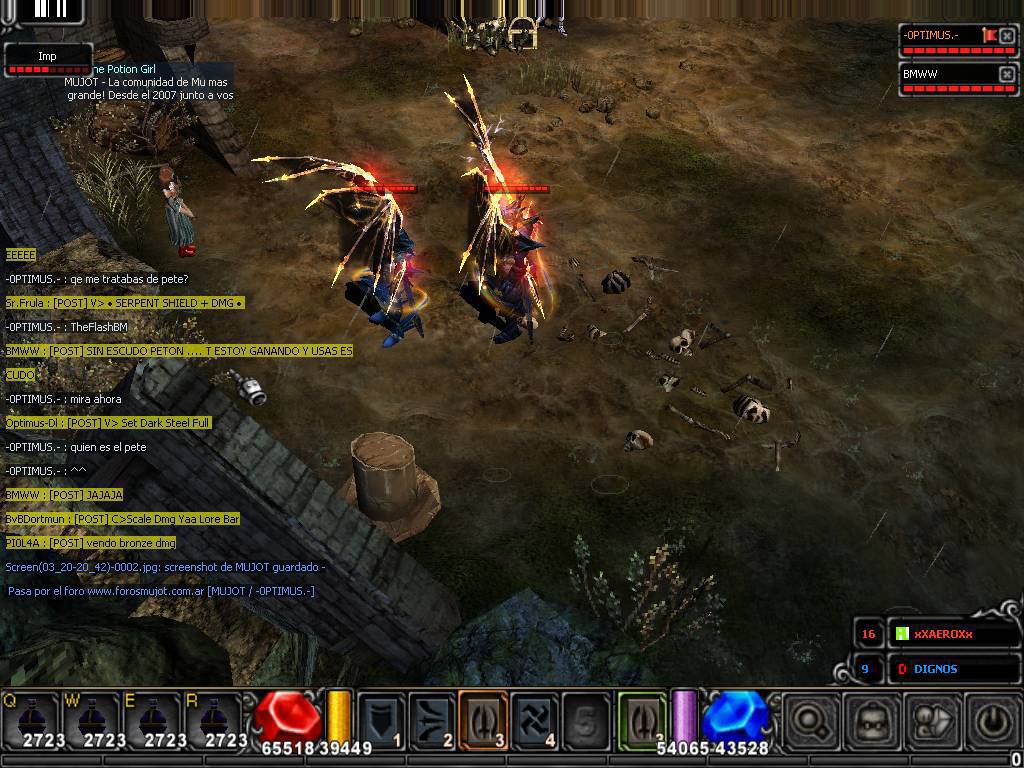The image size is (1024, 768).
Task: Use the potion in the W slot
Action: click(x=94, y=719)
